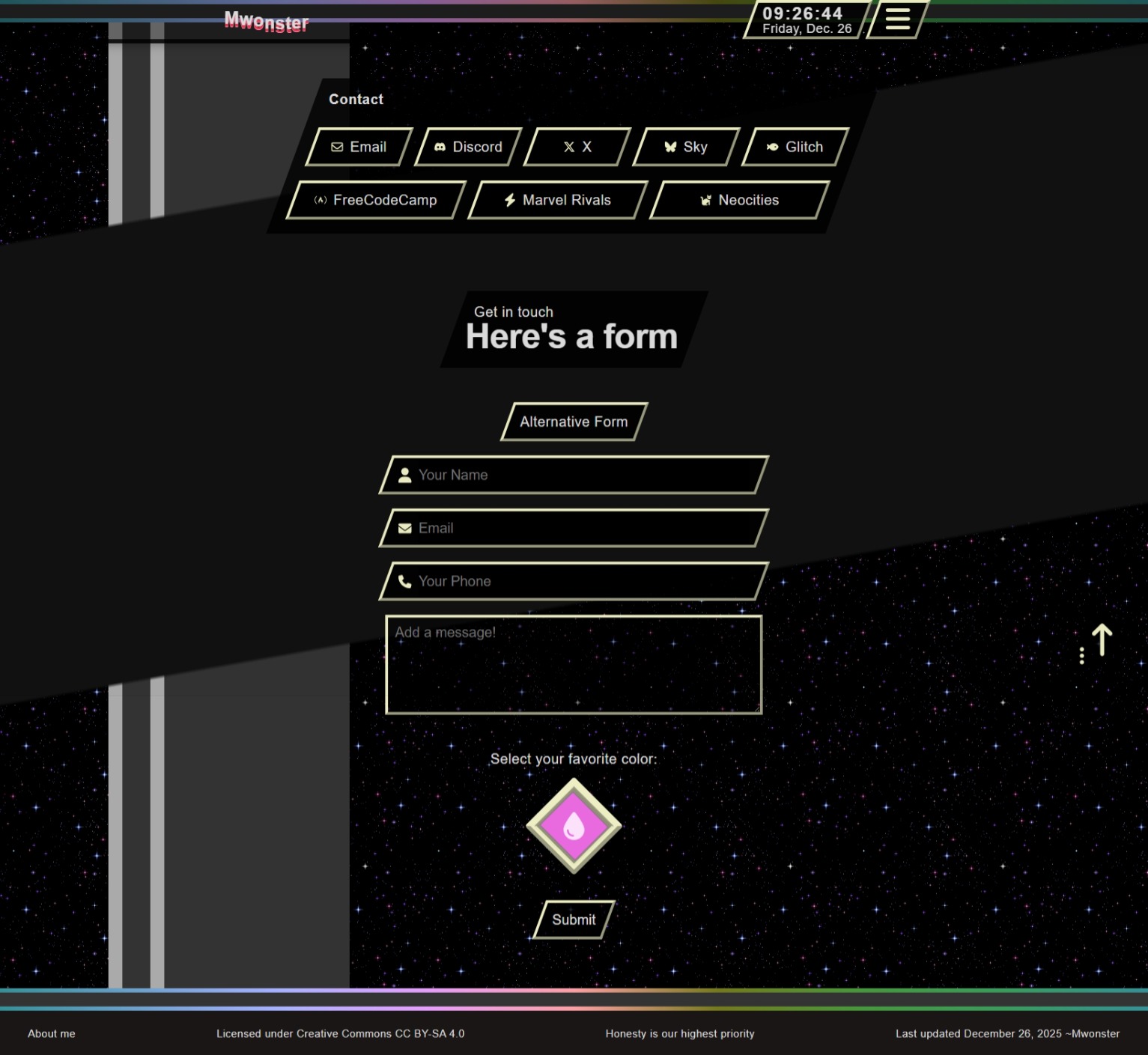Screen dimensions: 1148x1055
Task: Open the pink favorite color picker
Action: (x=574, y=826)
